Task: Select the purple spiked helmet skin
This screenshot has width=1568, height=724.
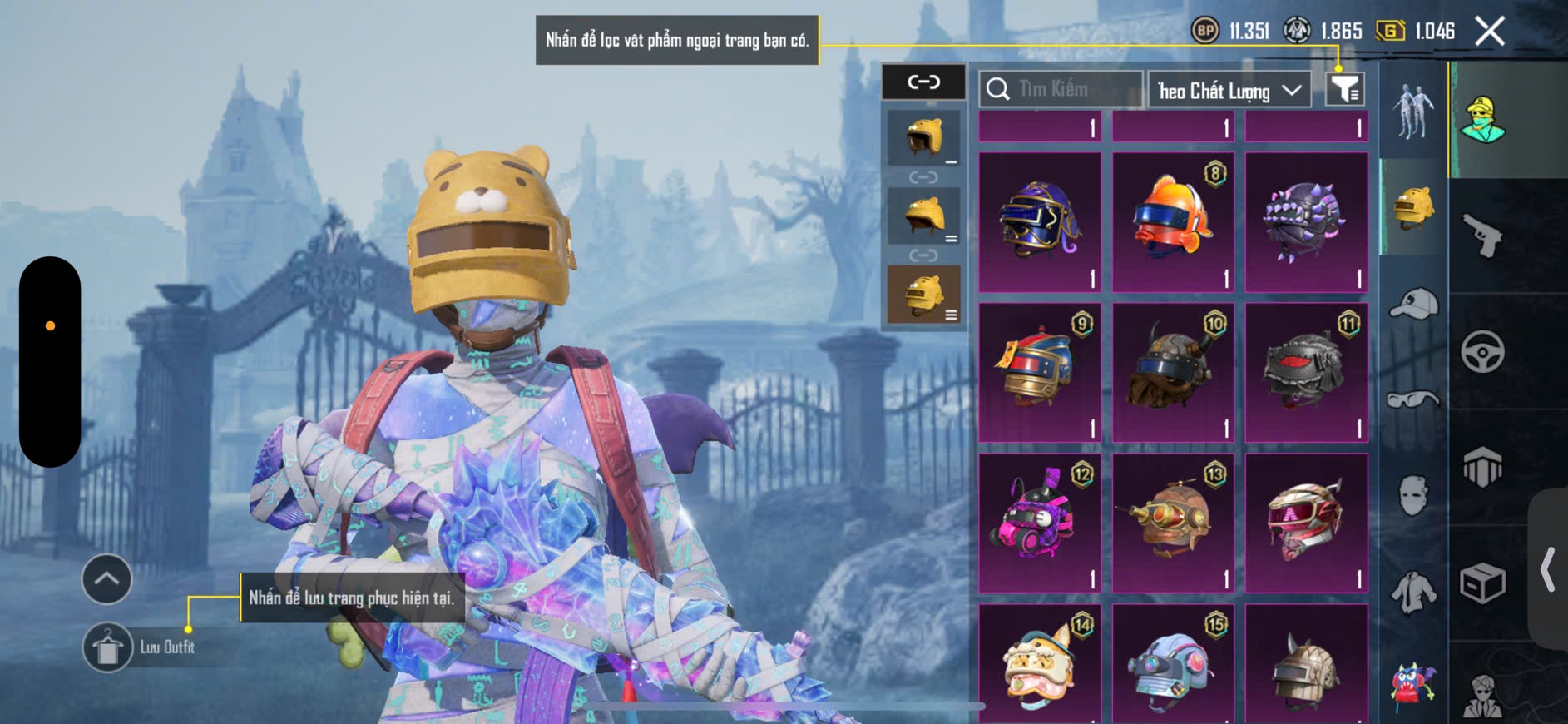Action: 1306,221
